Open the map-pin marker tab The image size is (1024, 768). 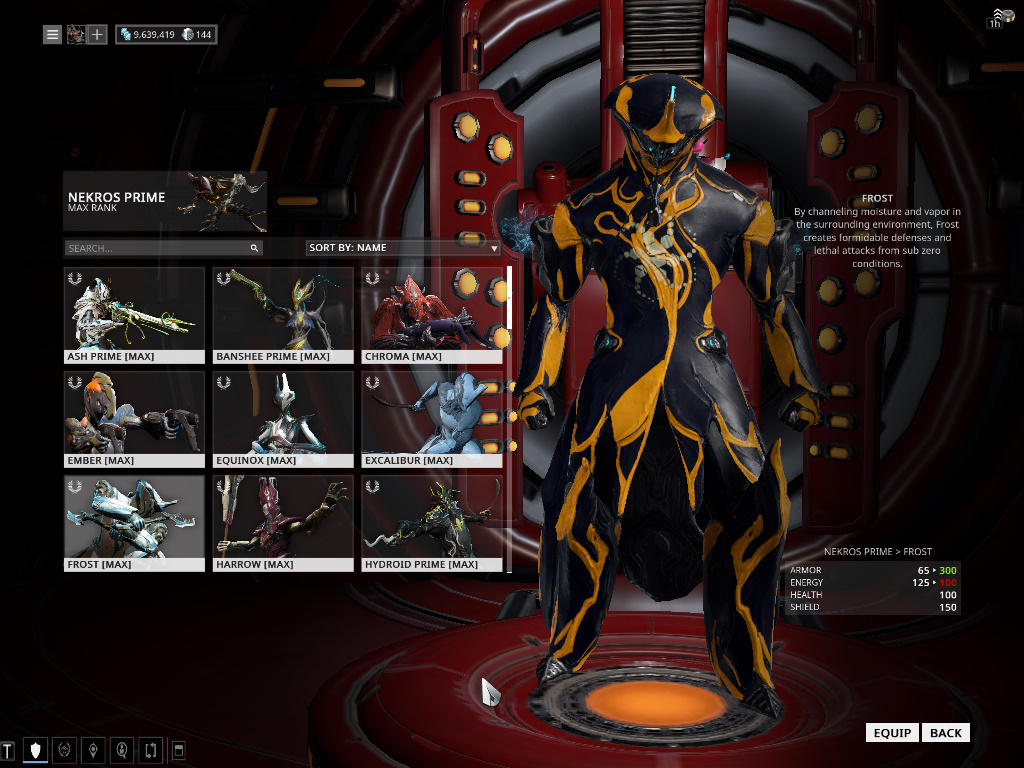(x=93, y=749)
